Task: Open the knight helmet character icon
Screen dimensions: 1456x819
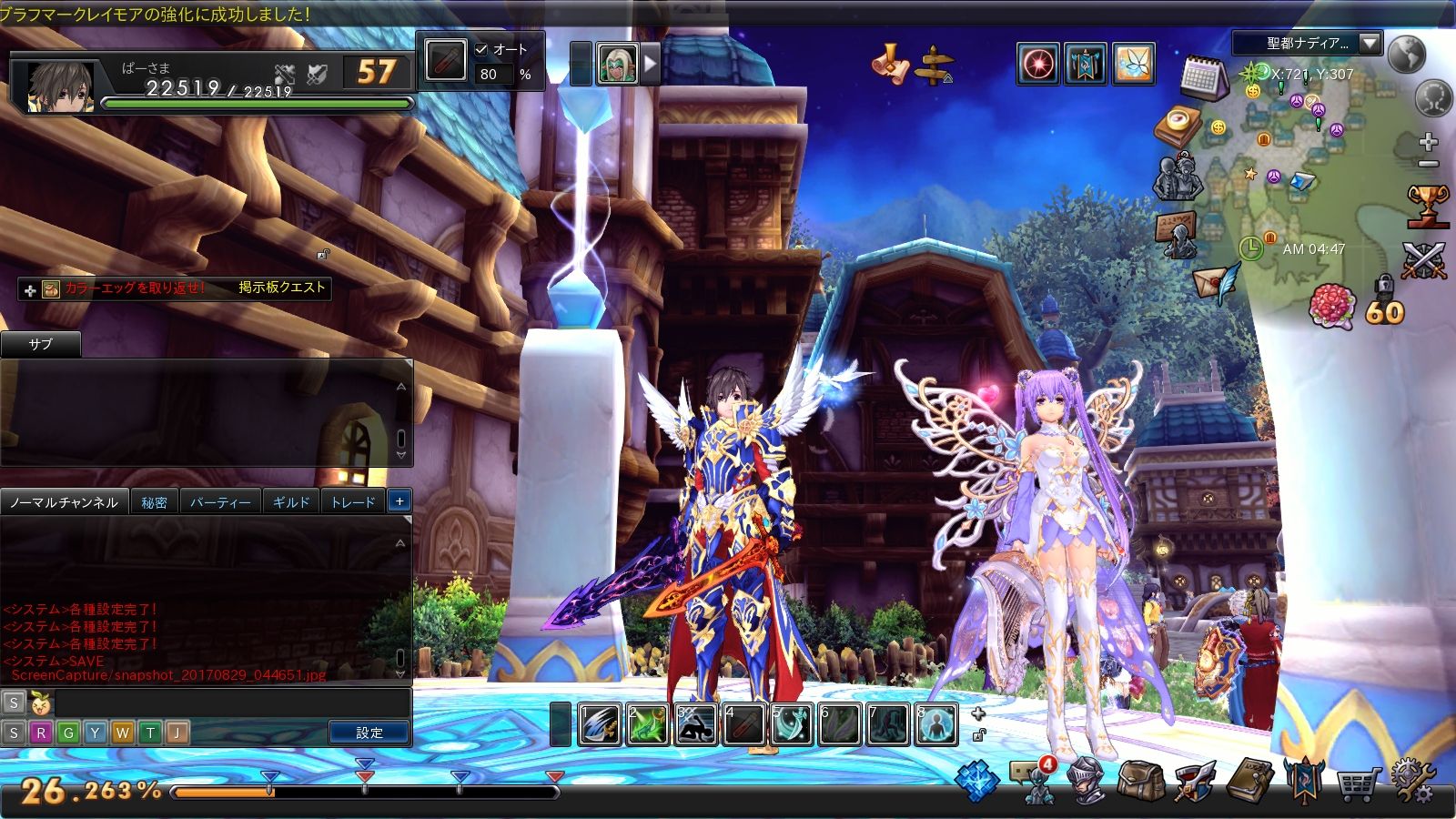Action: coord(1087,781)
